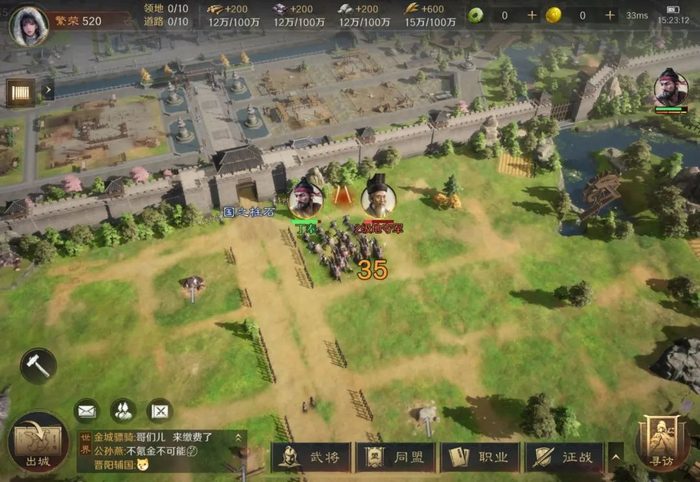Click the crossed-out envelope icon

159,410
